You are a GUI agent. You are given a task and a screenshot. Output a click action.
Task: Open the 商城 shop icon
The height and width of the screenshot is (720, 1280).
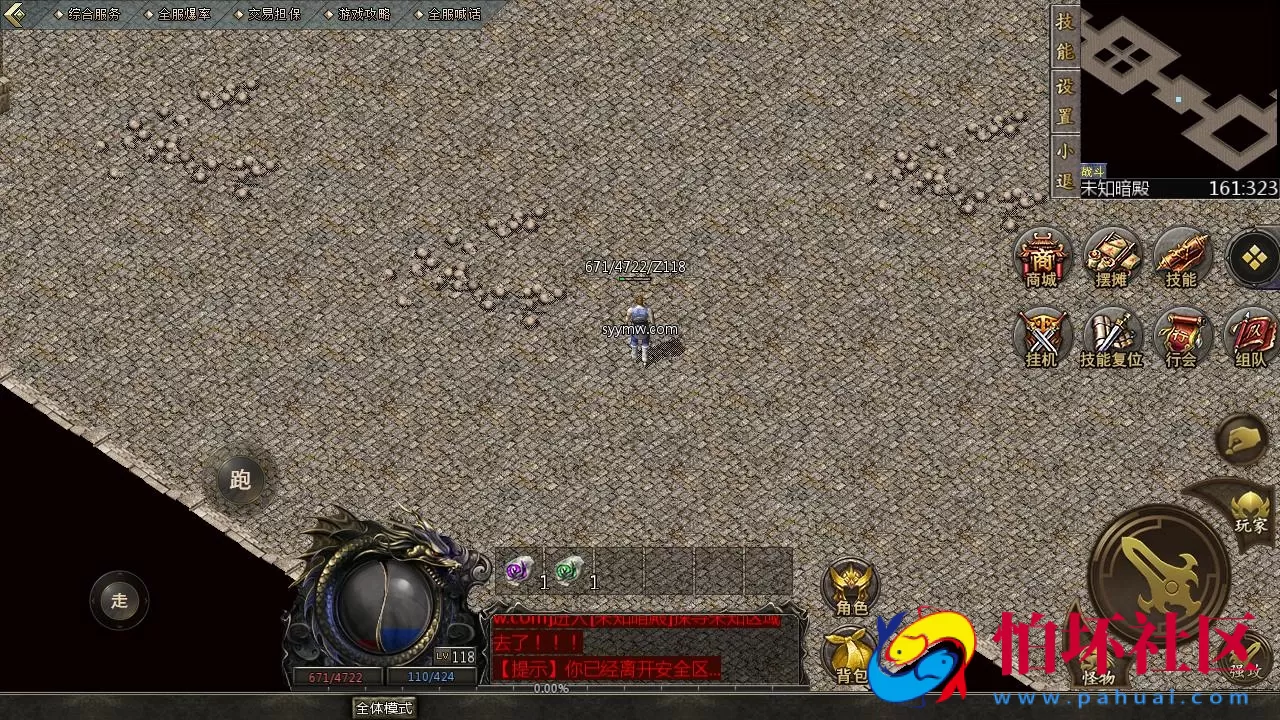1041,258
